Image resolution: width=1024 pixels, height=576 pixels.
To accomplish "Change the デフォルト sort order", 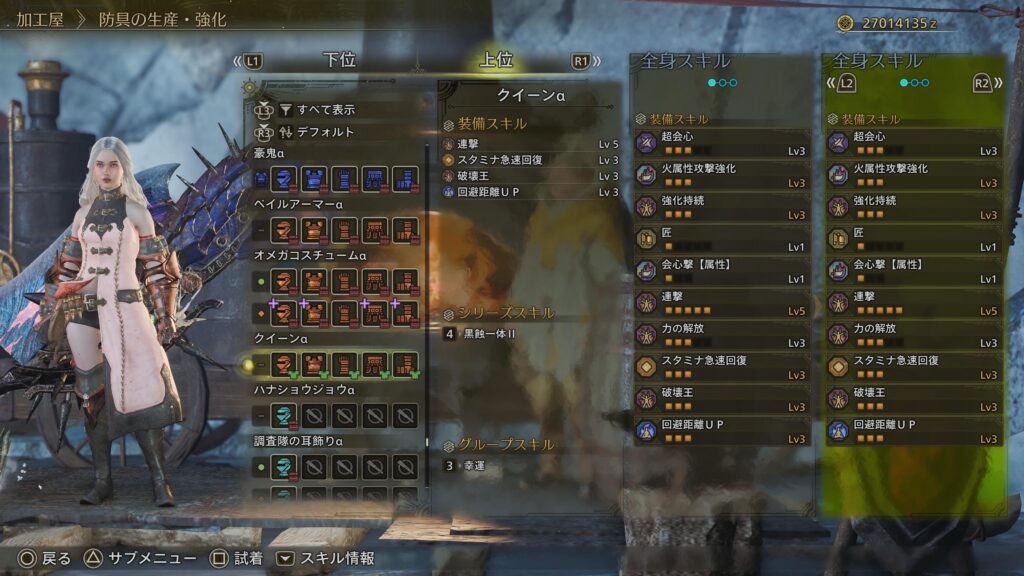I will [326, 132].
